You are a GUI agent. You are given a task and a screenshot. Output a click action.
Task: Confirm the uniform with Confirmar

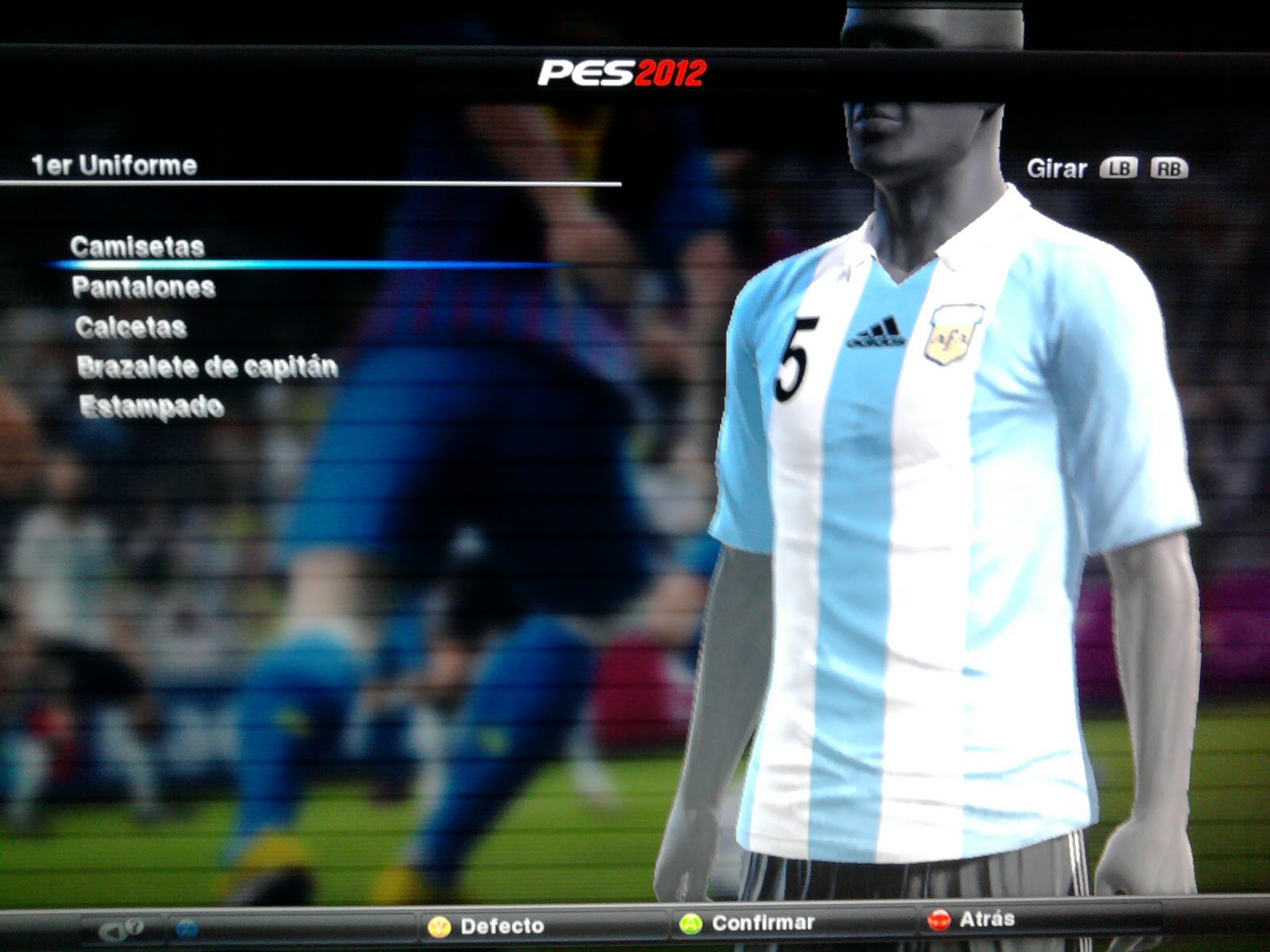coord(748,923)
